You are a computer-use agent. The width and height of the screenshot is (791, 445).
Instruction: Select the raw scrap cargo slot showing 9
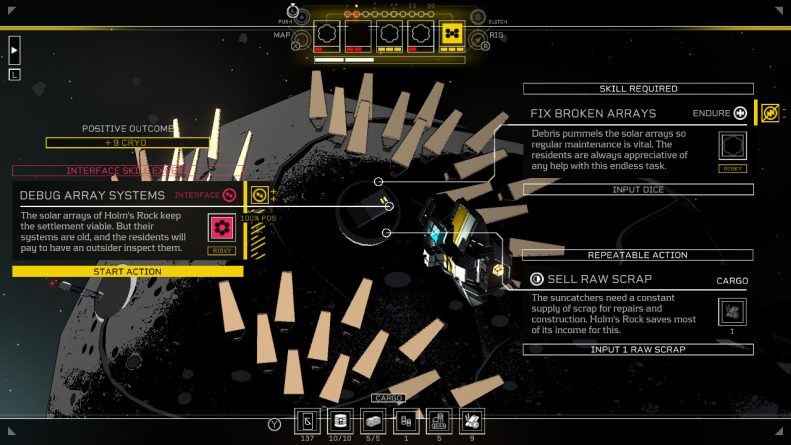(x=470, y=420)
